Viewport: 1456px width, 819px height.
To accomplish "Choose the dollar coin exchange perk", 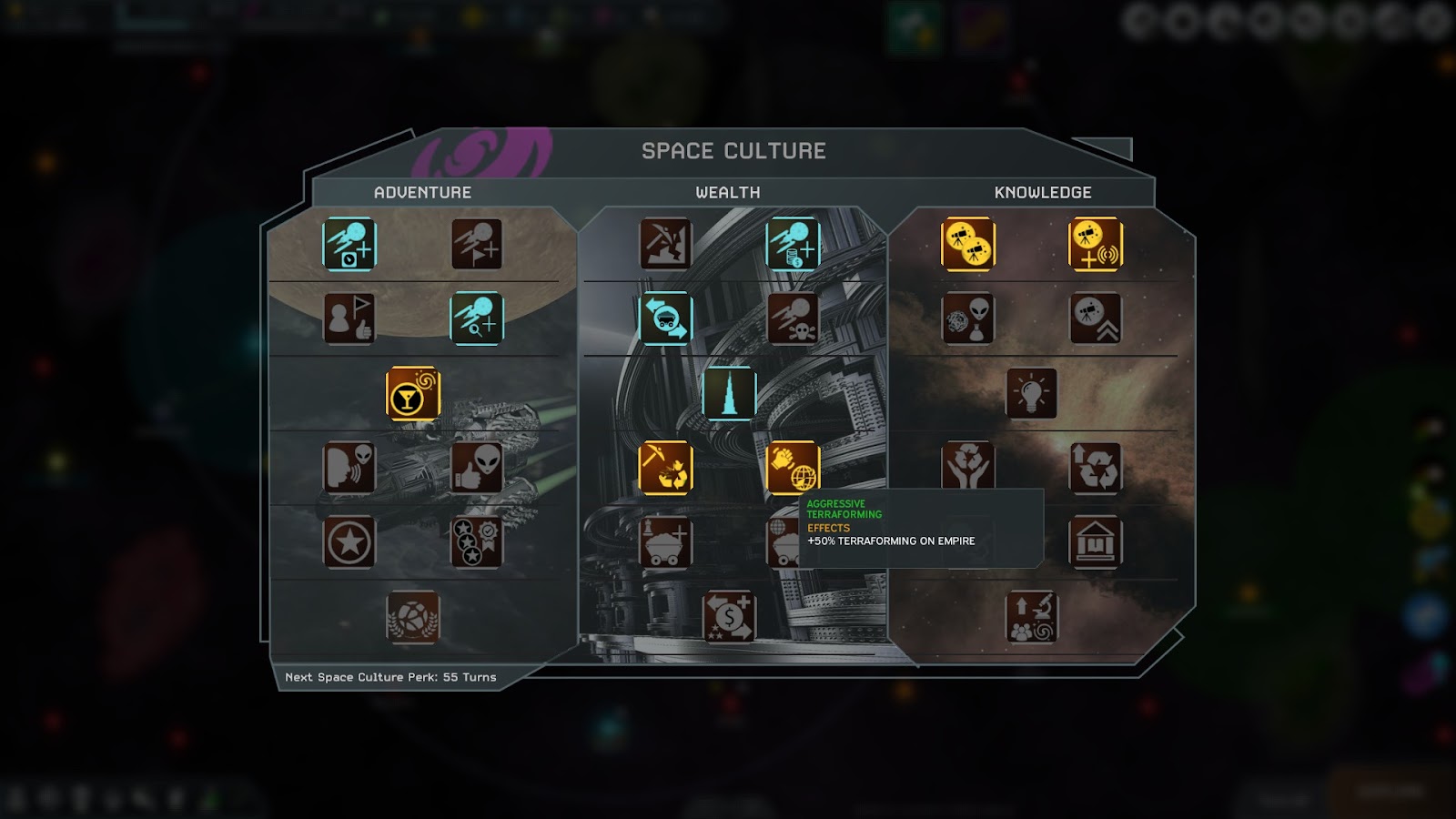I will click(x=729, y=618).
